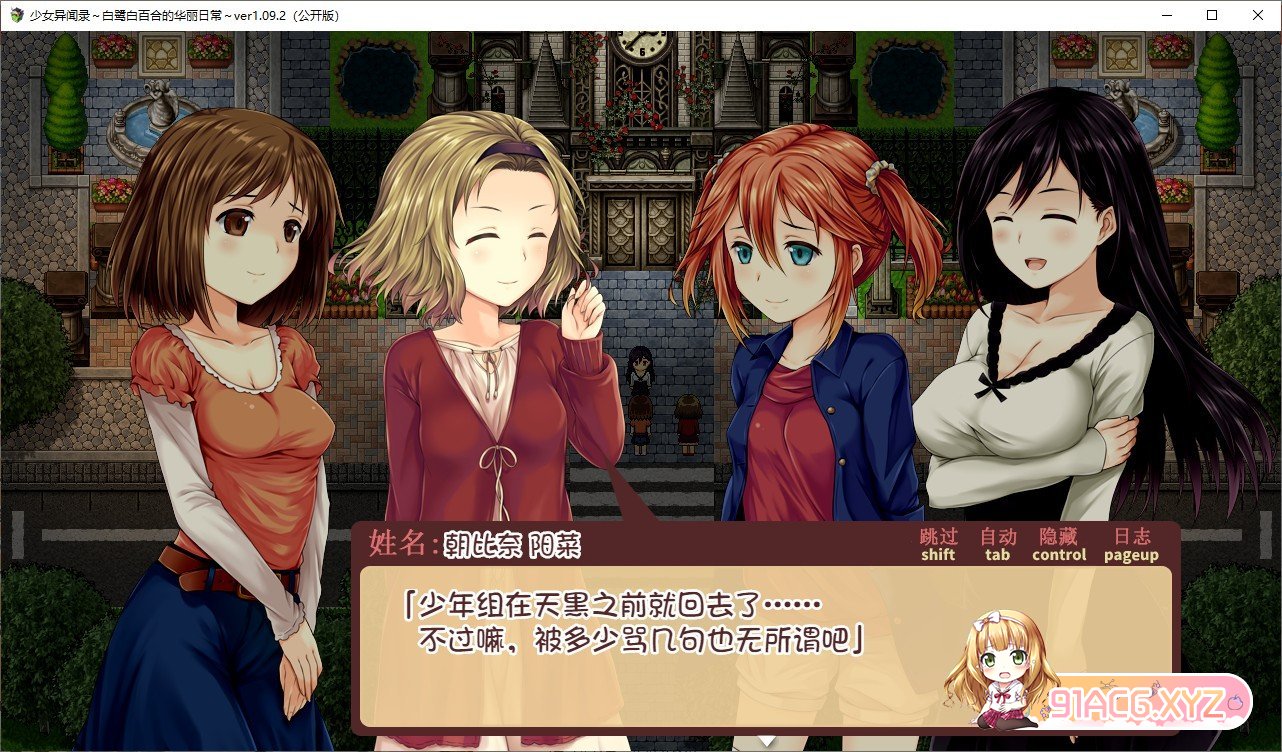The height and width of the screenshot is (752, 1282).
Task: Advance dialogue using the bottom arrow indicator
Action: click(x=766, y=741)
